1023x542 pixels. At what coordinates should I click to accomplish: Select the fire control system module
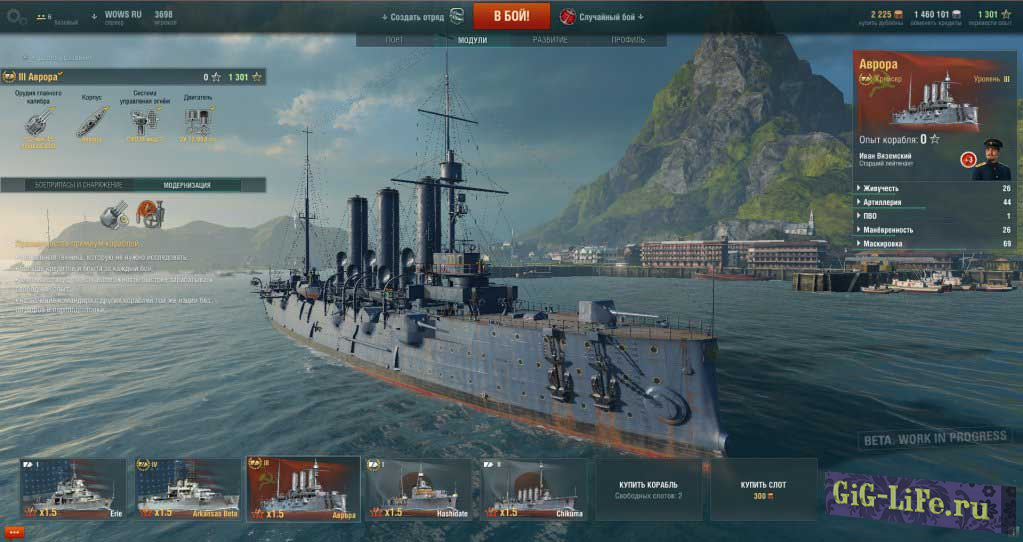click(143, 122)
